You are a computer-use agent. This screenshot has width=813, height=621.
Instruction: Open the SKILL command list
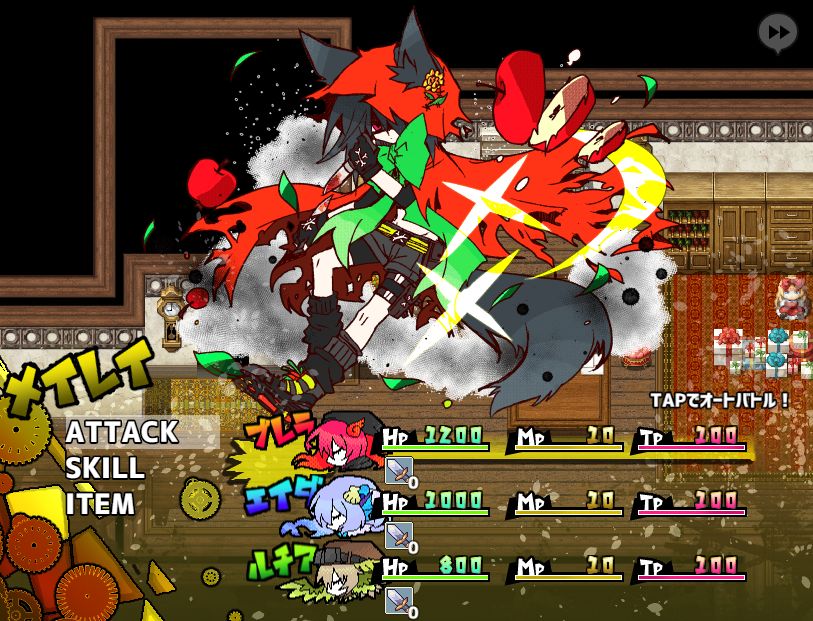[105, 468]
